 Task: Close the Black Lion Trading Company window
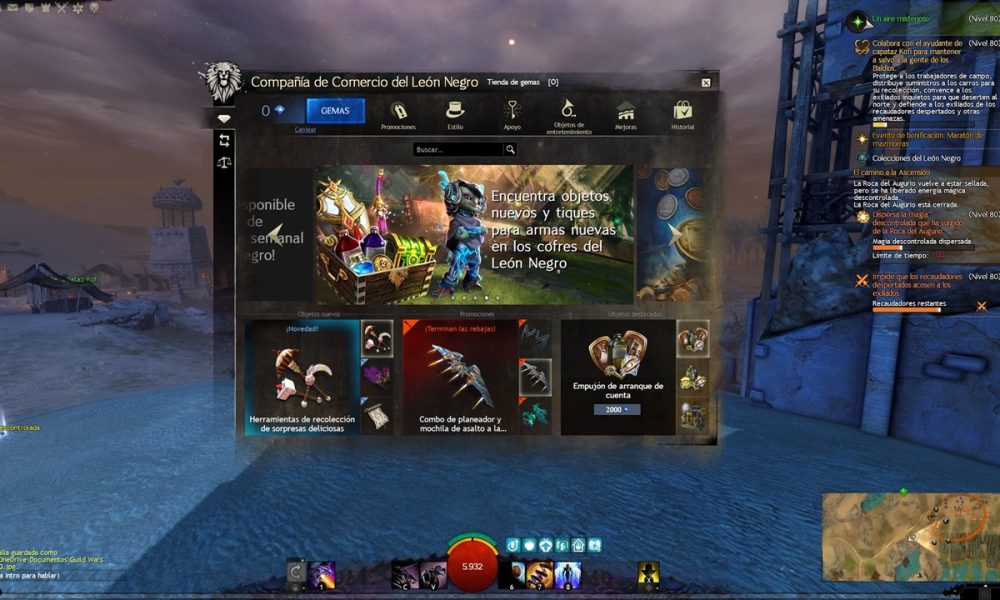tap(706, 83)
